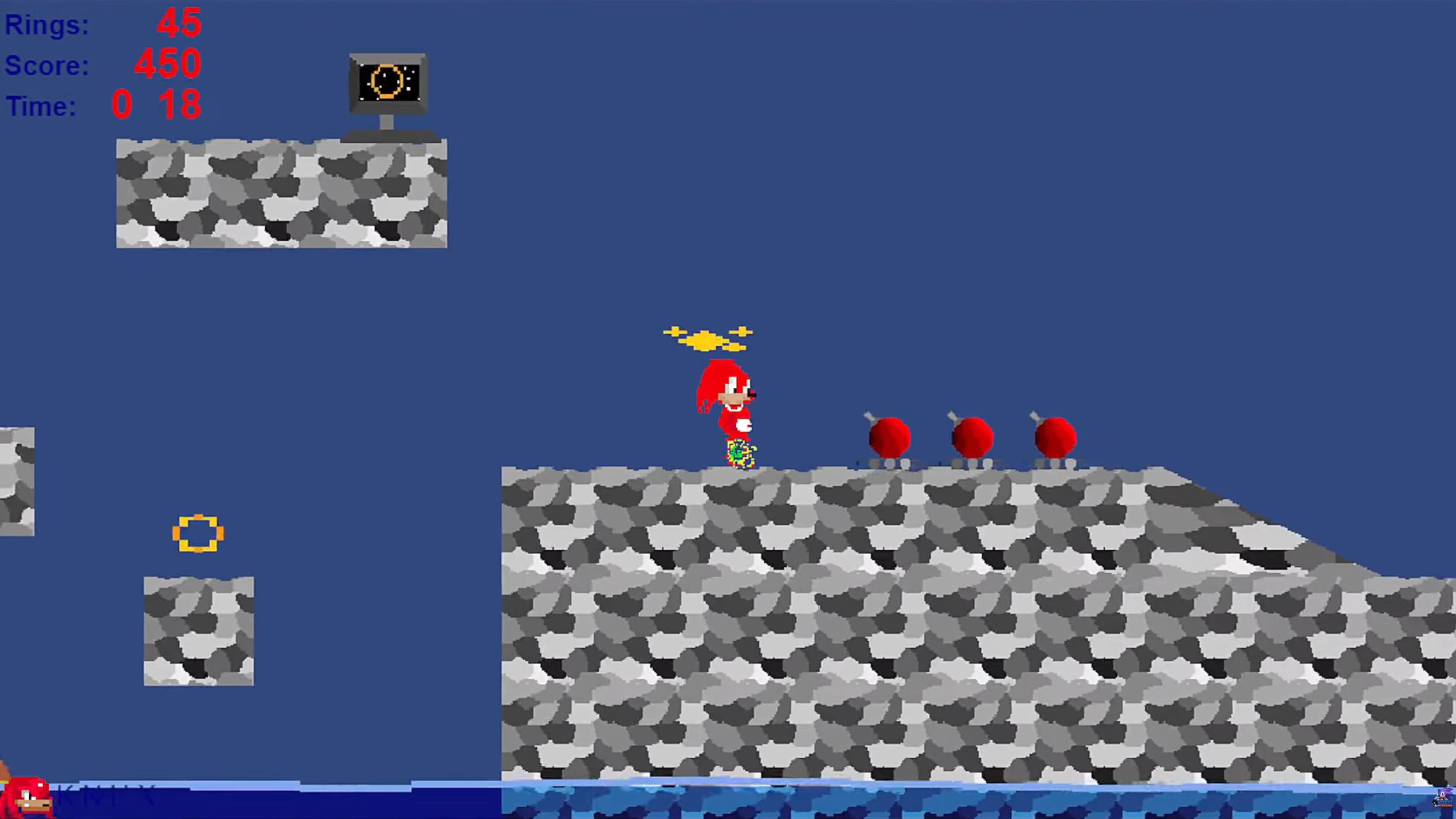Click the leftmost red Crabmeat badnik

[x=890, y=438]
